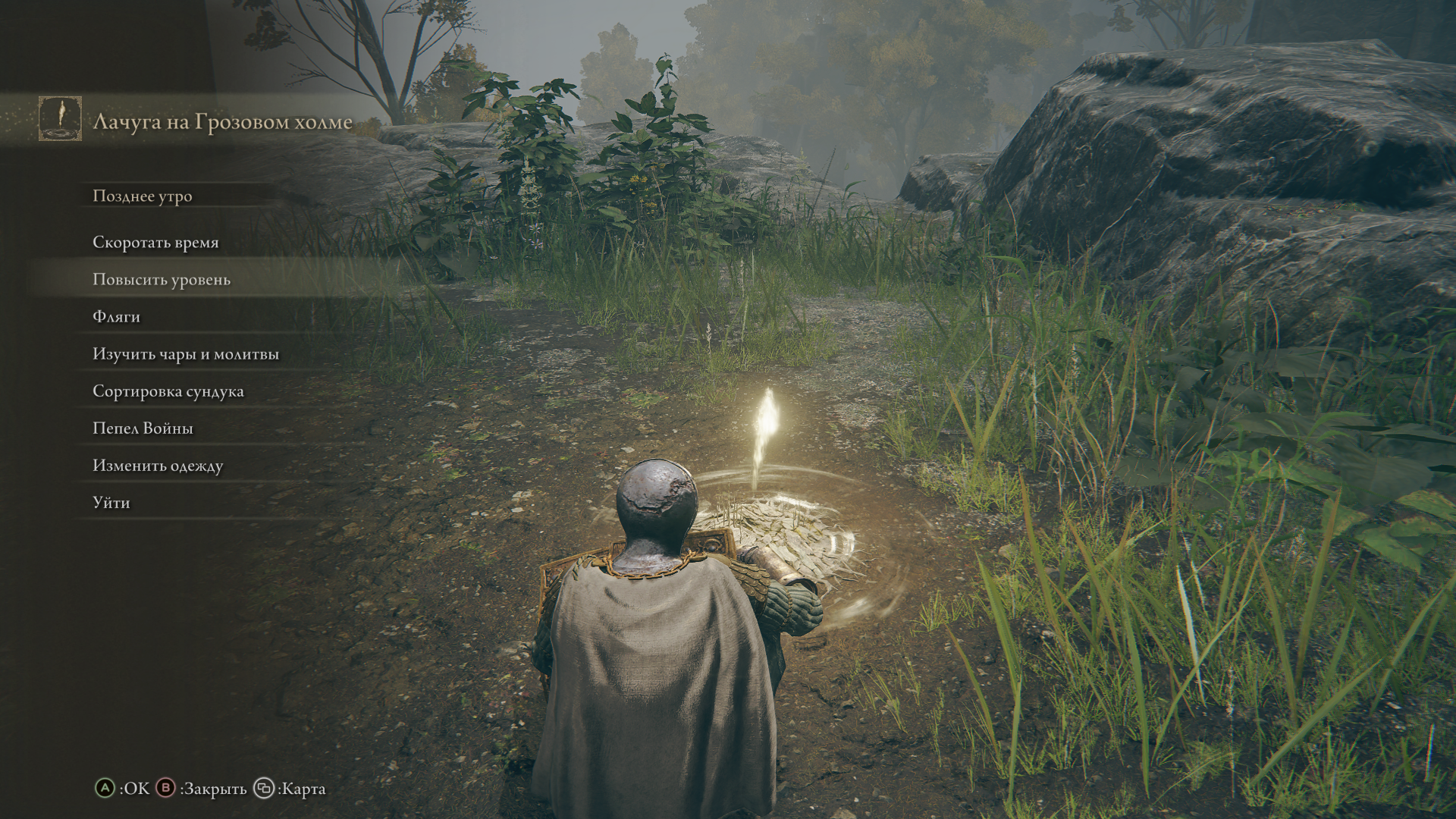Open the "Фляги" flasks menu
Image resolution: width=1456 pixels, height=819 pixels.
(x=116, y=317)
